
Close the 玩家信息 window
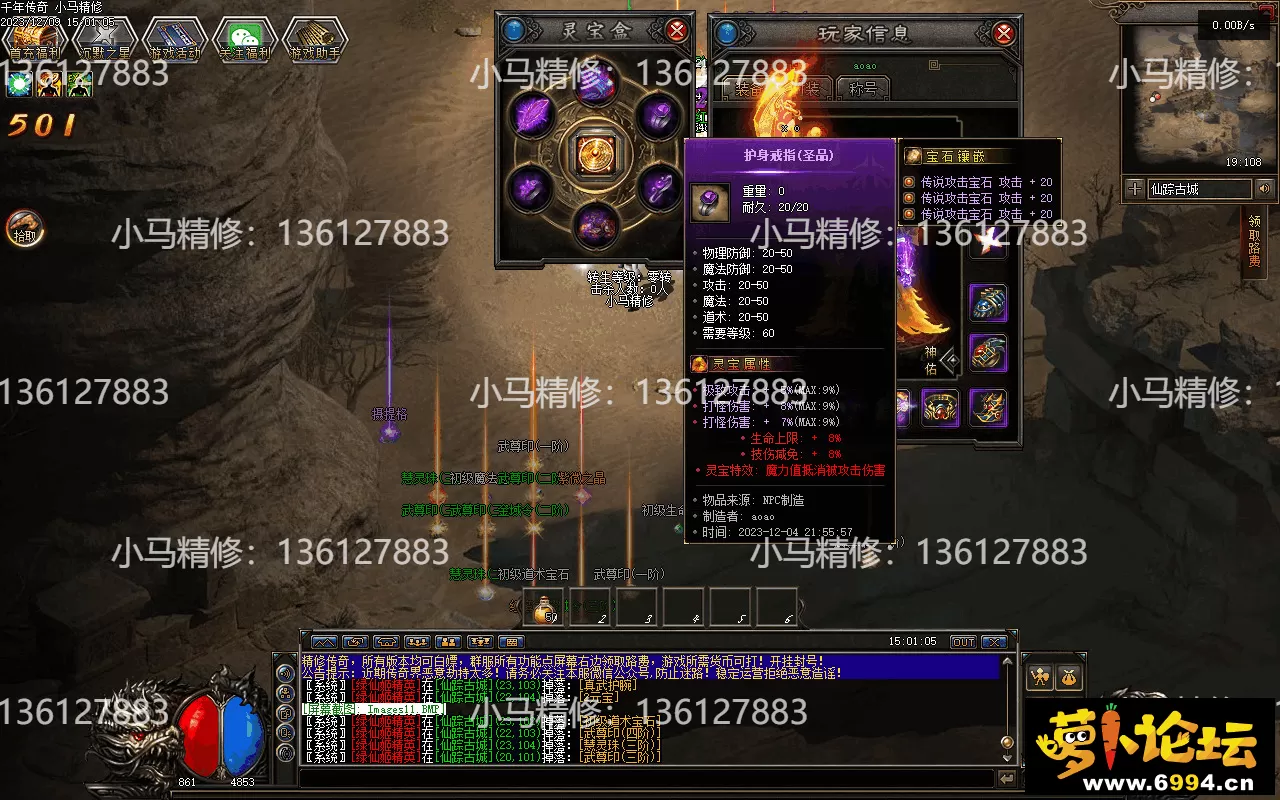pyautogui.click(x=1003, y=33)
